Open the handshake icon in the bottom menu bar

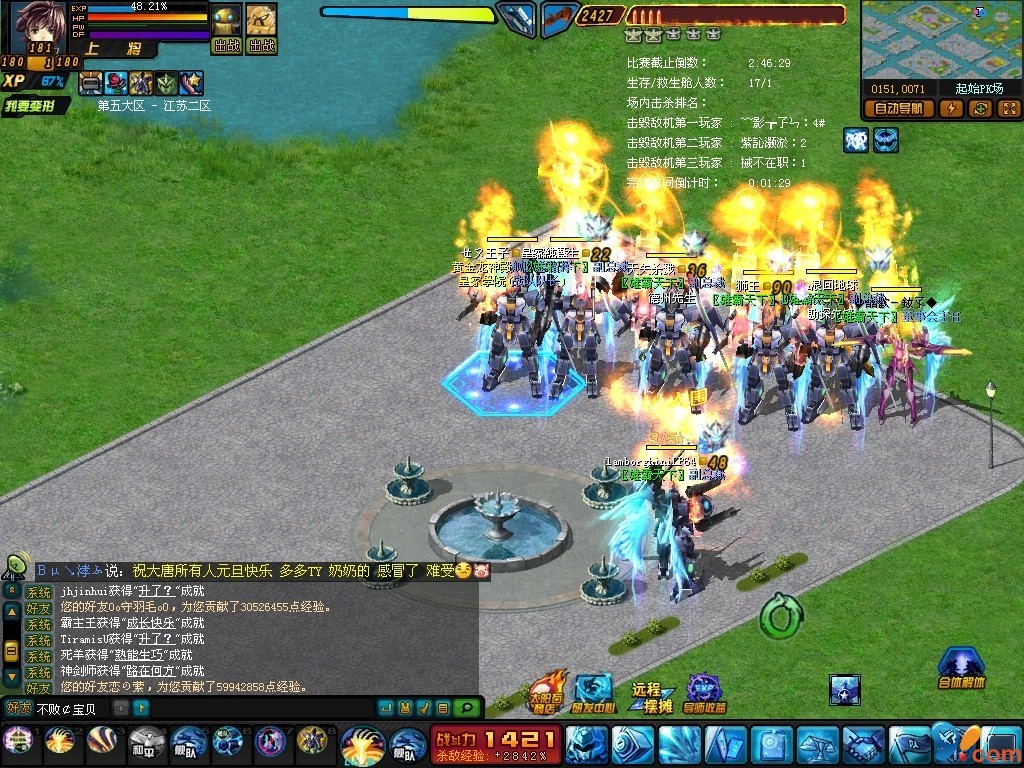(x=862, y=745)
